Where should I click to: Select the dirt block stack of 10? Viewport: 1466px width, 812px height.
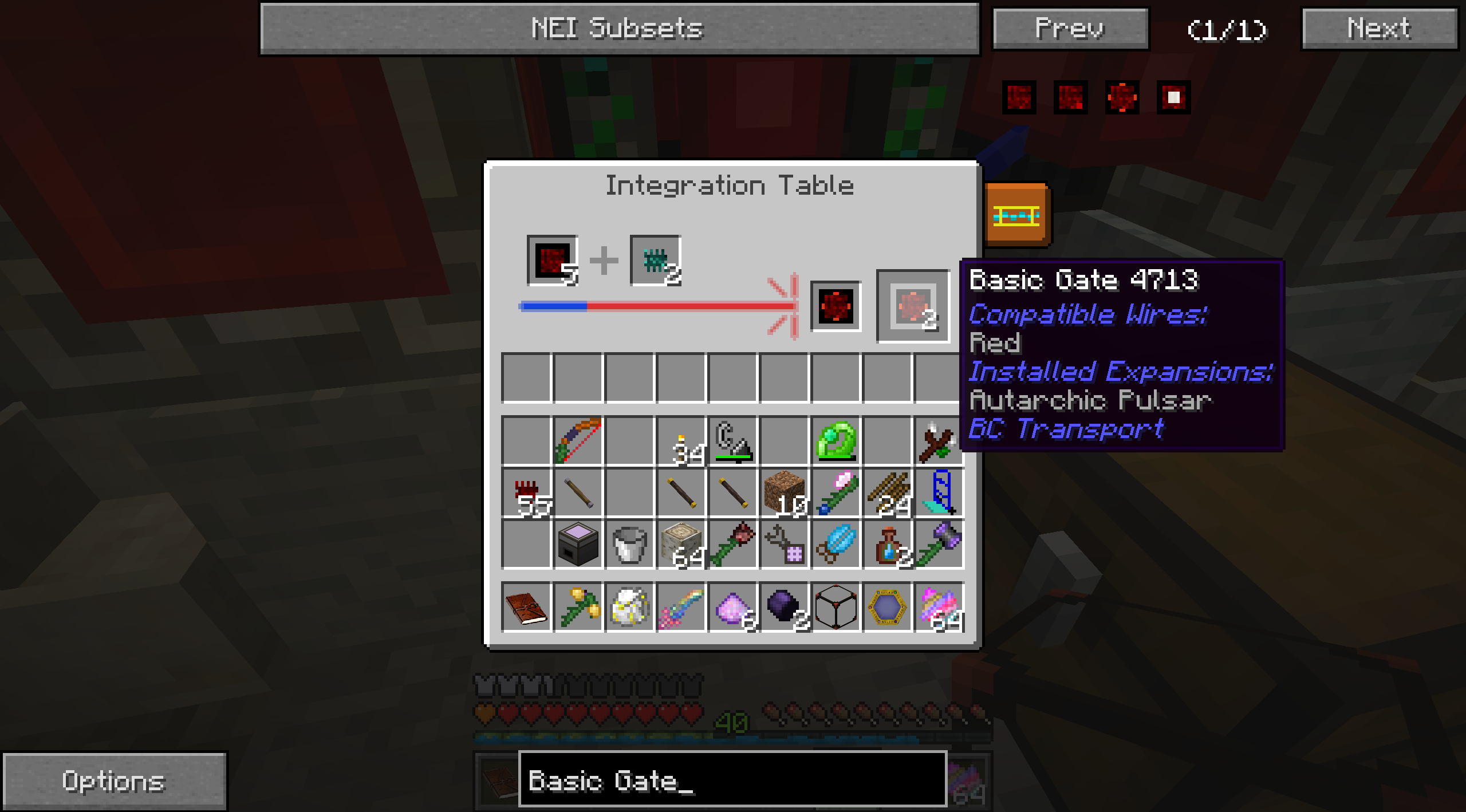click(785, 491)
